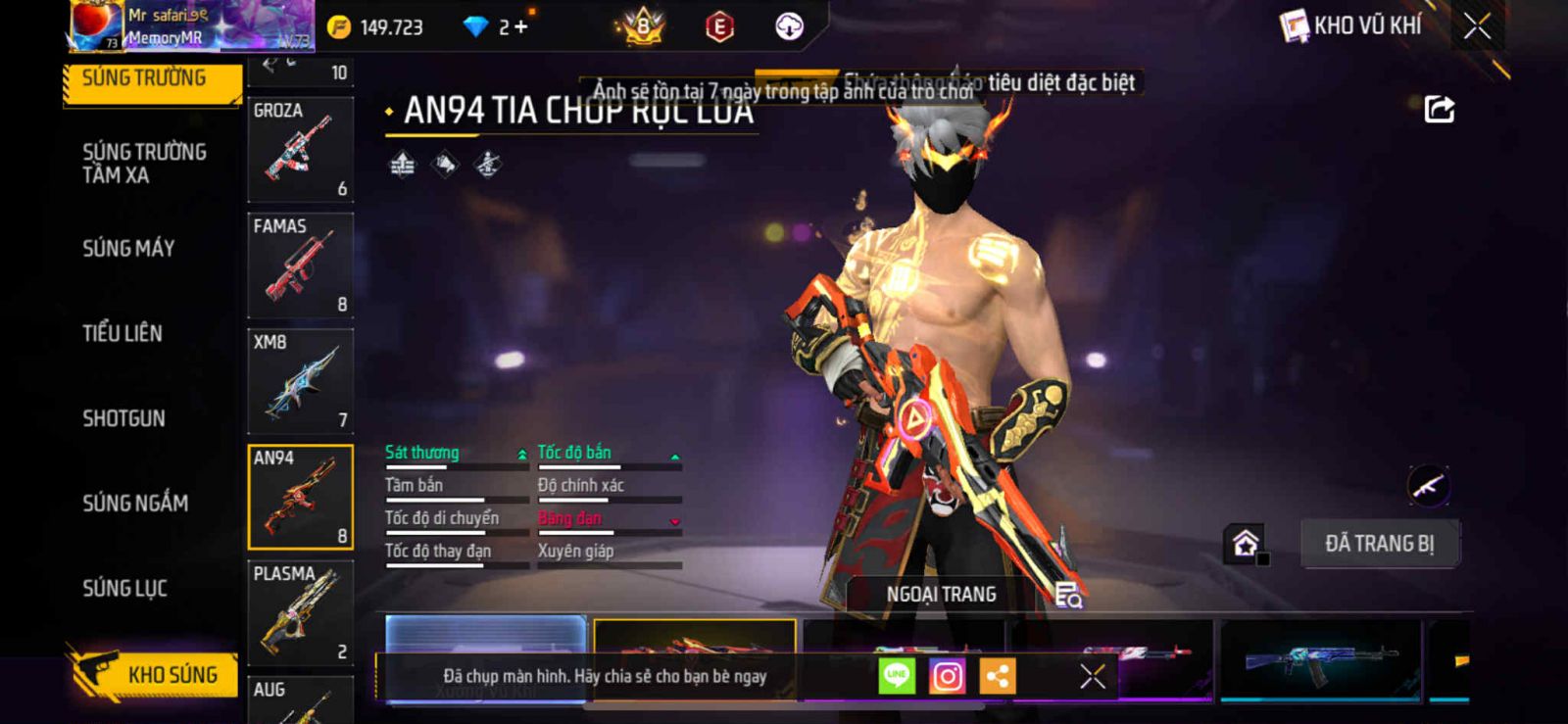The width and height of the screenshot is (1568, 724).
Task: Choose the XM8 weapon tile
Action: pyautogui.click(x=300, y=382)
